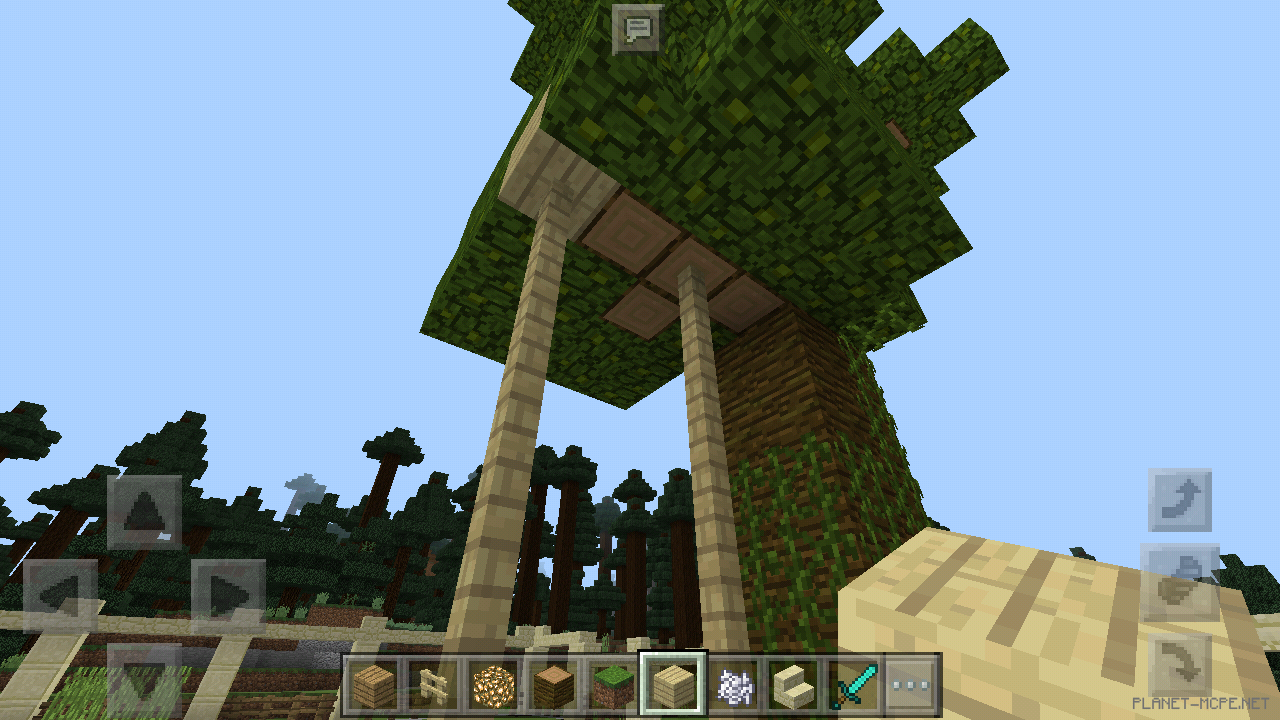Open the inventory with the three-dots button
This screenshot has width=1280, height=720.
pos(911,686)
